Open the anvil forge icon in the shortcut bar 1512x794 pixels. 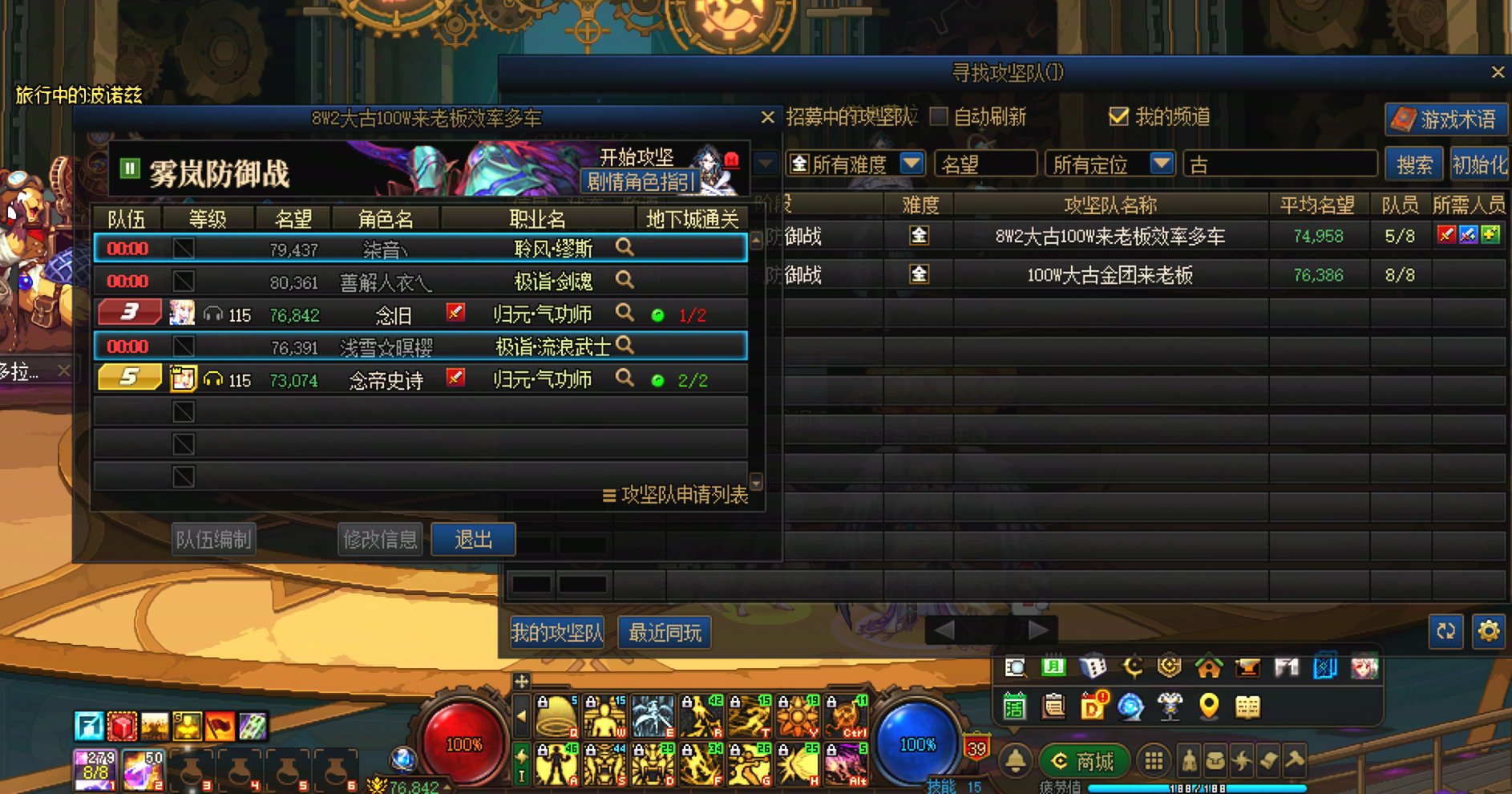click(x=1247, y=668)
